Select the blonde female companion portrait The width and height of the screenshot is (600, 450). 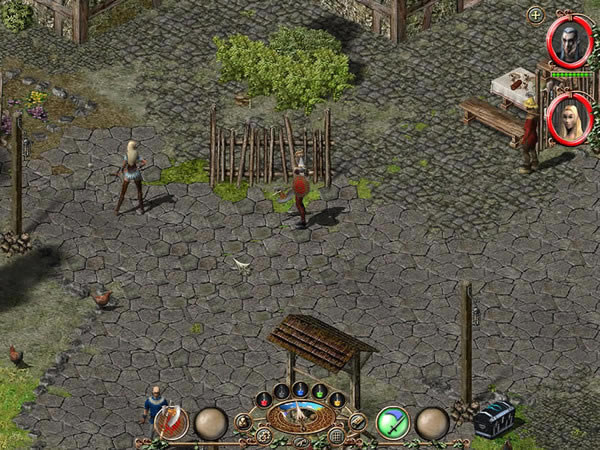[569, 119]
